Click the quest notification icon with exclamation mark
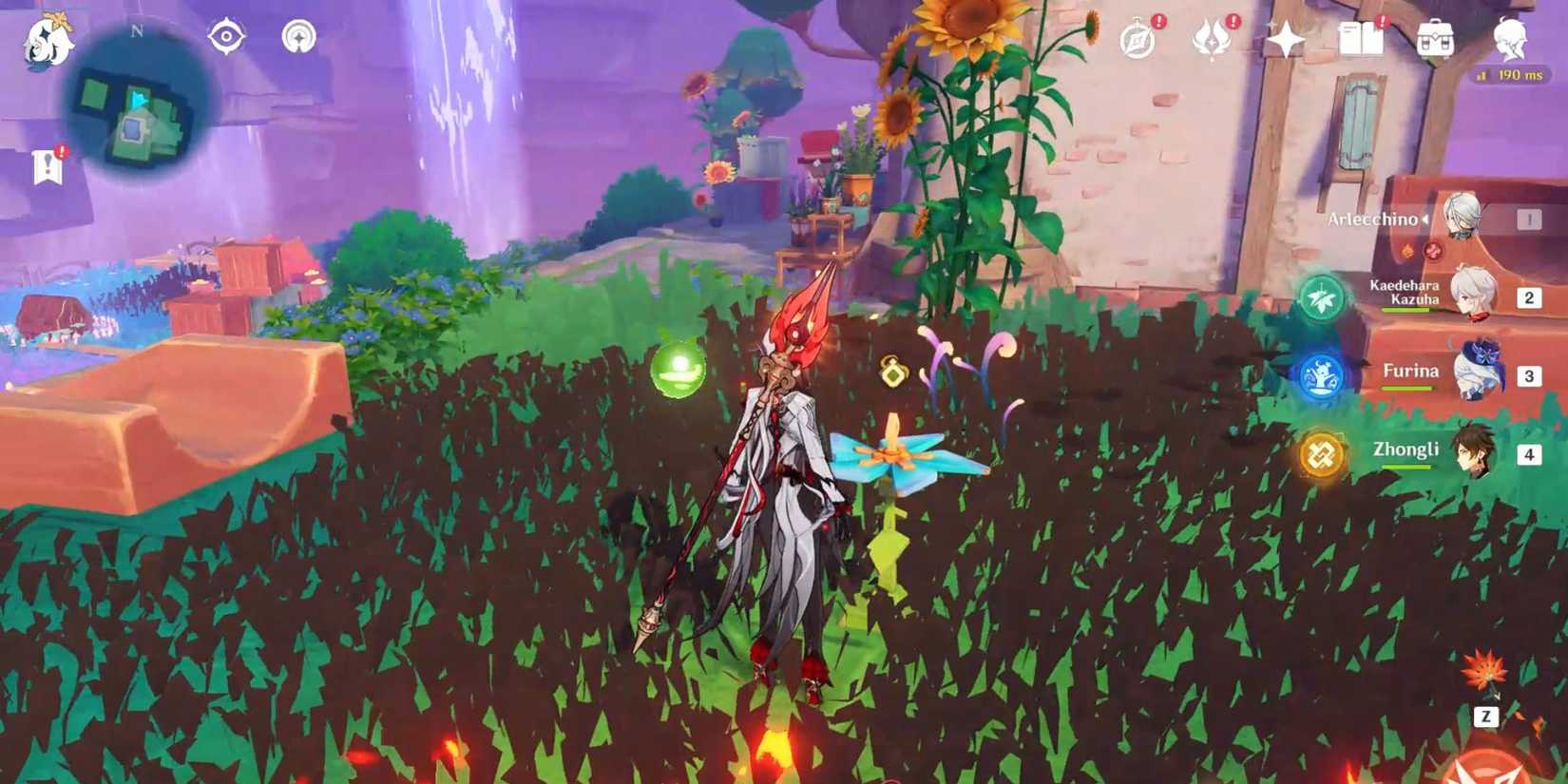This screenshot has height=784, width=1568. click(49, 163)
